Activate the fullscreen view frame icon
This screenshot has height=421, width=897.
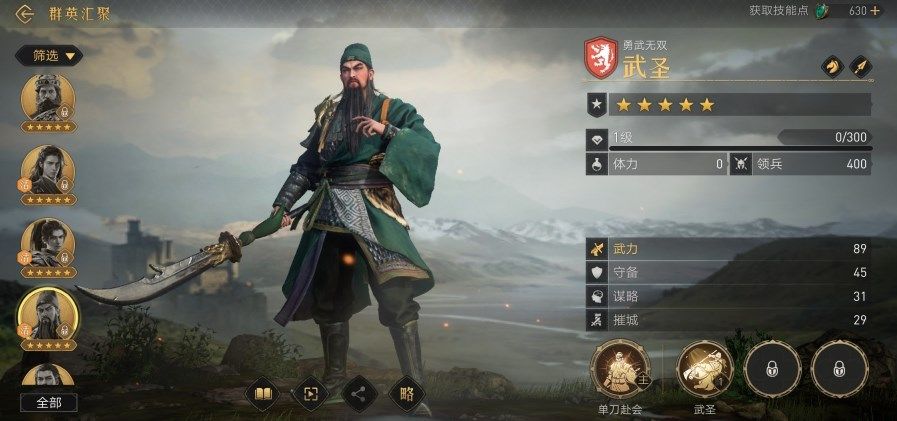pyautogui.click(x=310, y=394)
